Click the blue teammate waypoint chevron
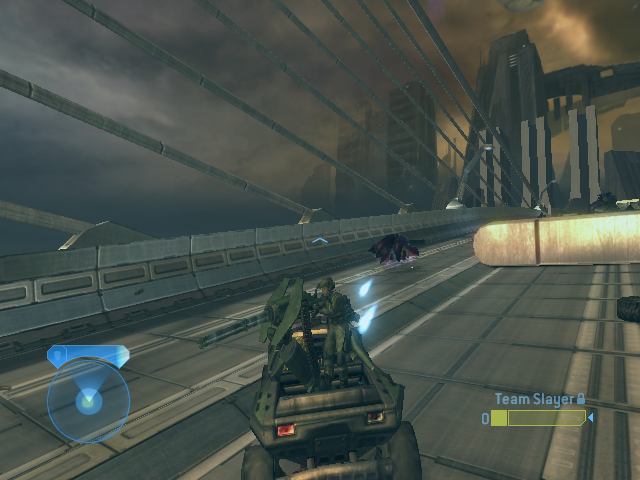Viewport: 640px width, 480px height. click(319, 241)
